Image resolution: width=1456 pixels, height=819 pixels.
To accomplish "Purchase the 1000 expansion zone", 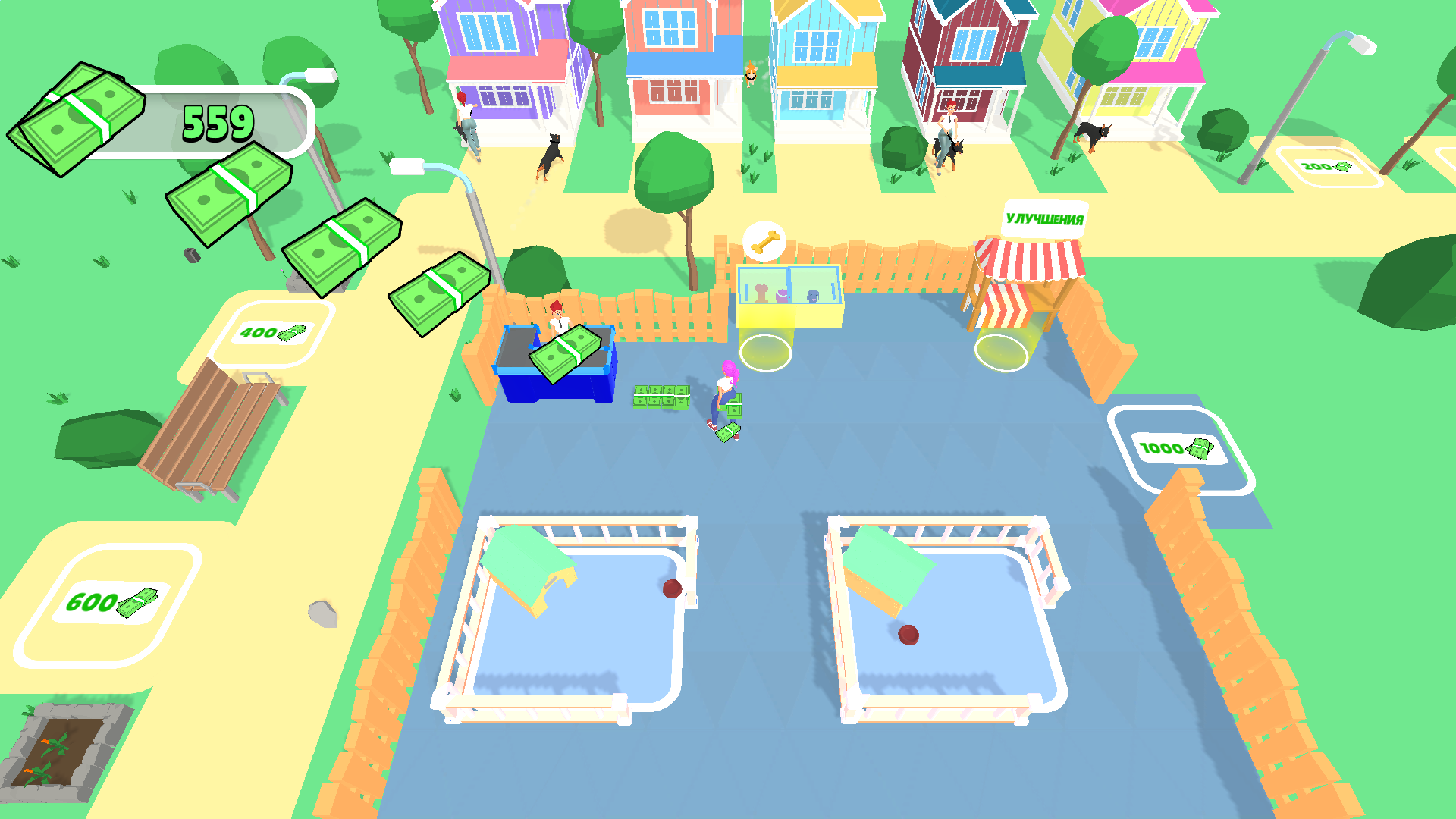I will 1175,449.
